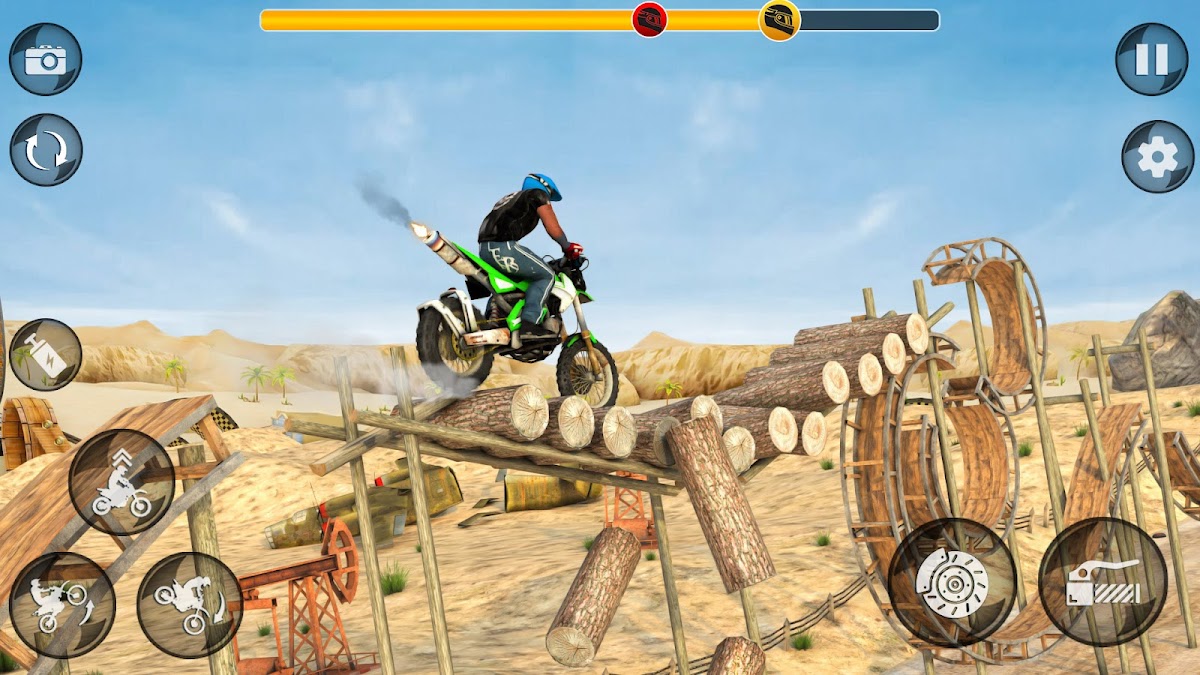Tilt the bike backward for a wheelie

[x=62, y=605]
